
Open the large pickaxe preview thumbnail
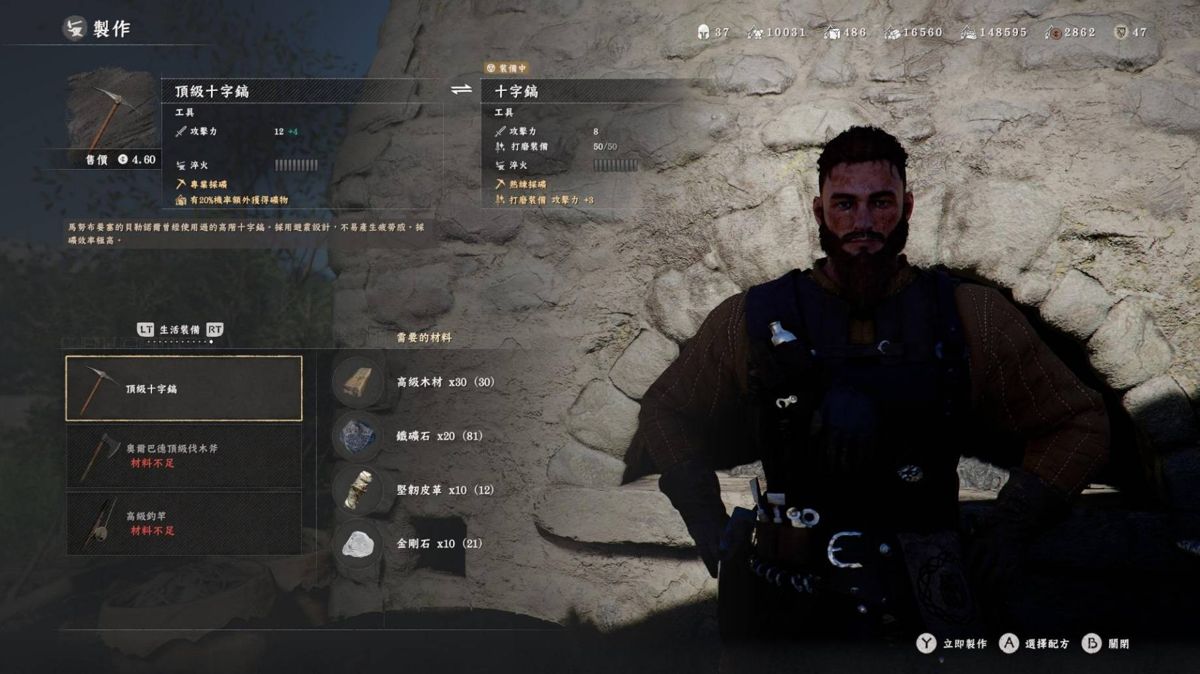click(111, 108)
